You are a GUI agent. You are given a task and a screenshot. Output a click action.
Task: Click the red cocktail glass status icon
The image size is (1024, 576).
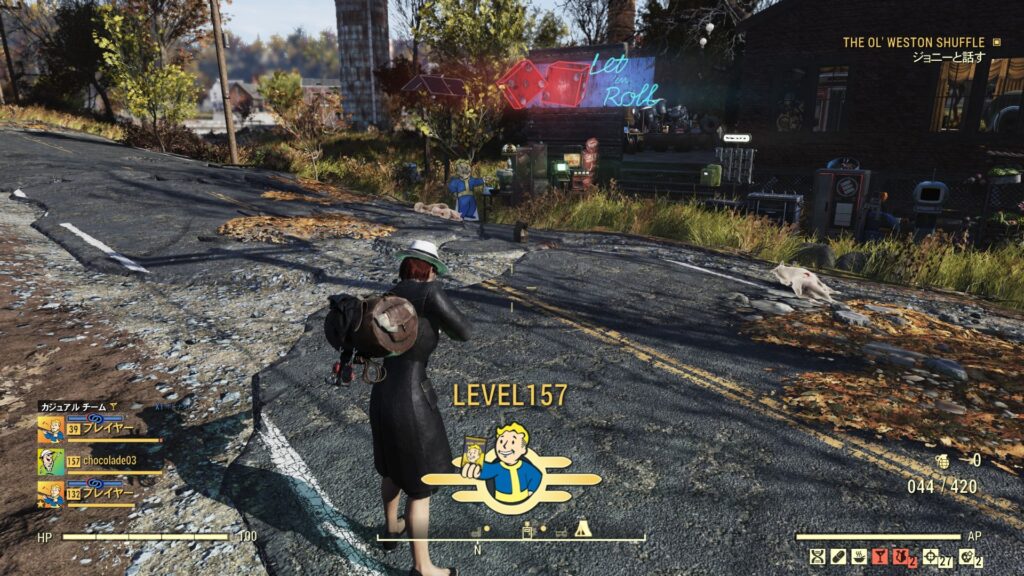pyautogui.click(x=881, y=556)
